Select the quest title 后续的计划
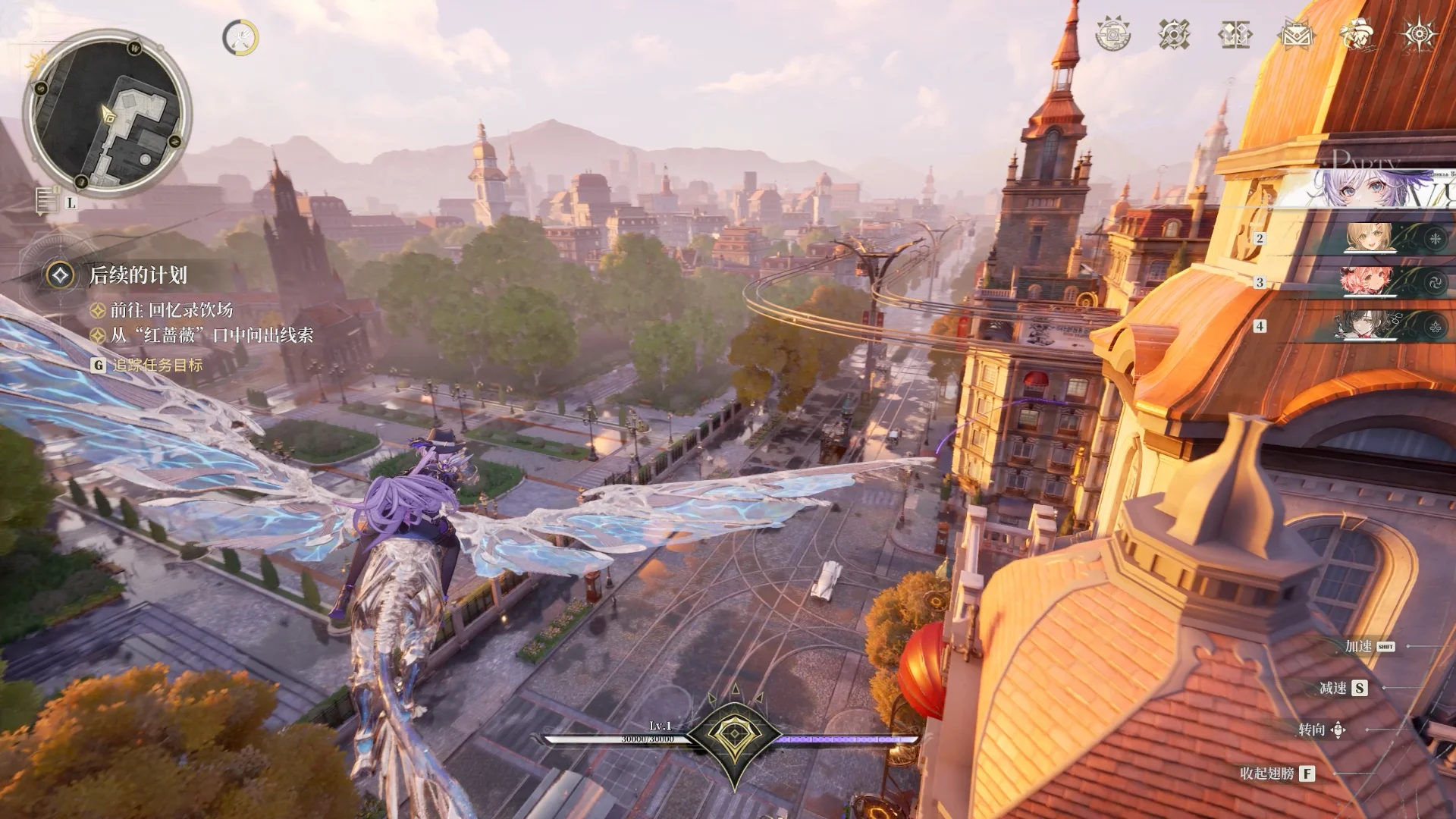The image size is (1456, 819). tap(138, 275)
